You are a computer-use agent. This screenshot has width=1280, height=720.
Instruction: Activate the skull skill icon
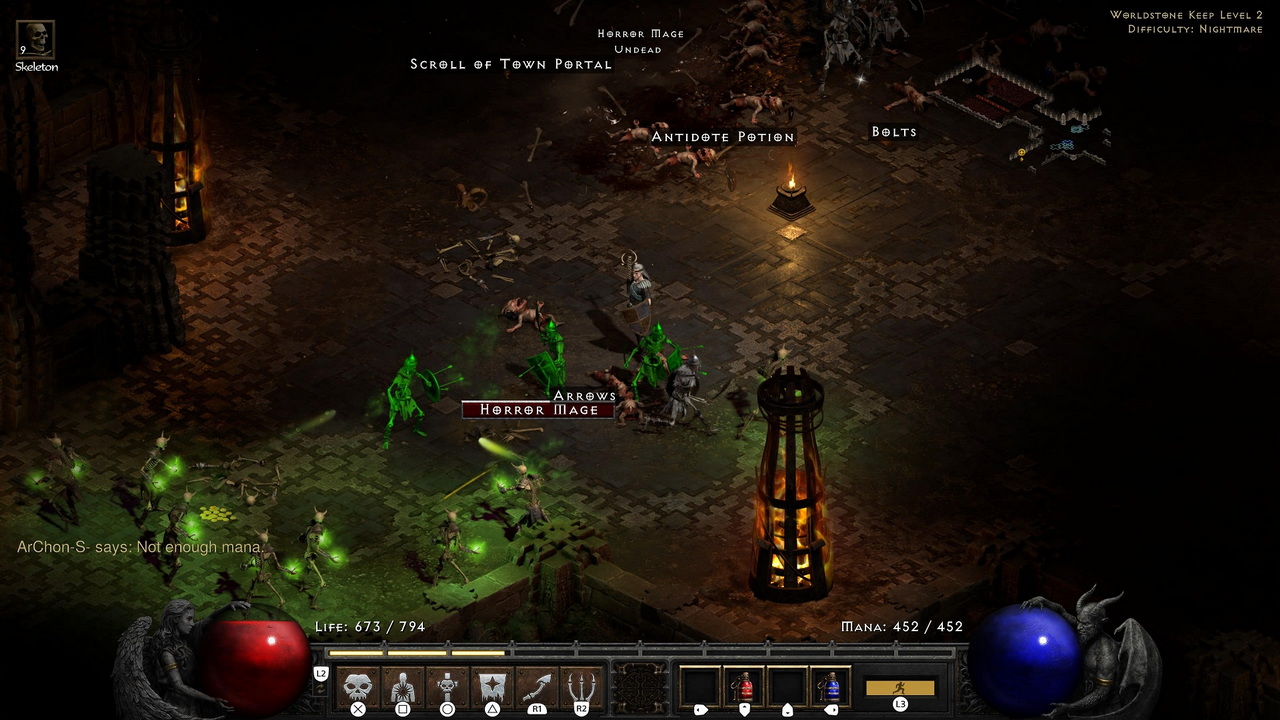pyautogui.click(x=358, y=686)
